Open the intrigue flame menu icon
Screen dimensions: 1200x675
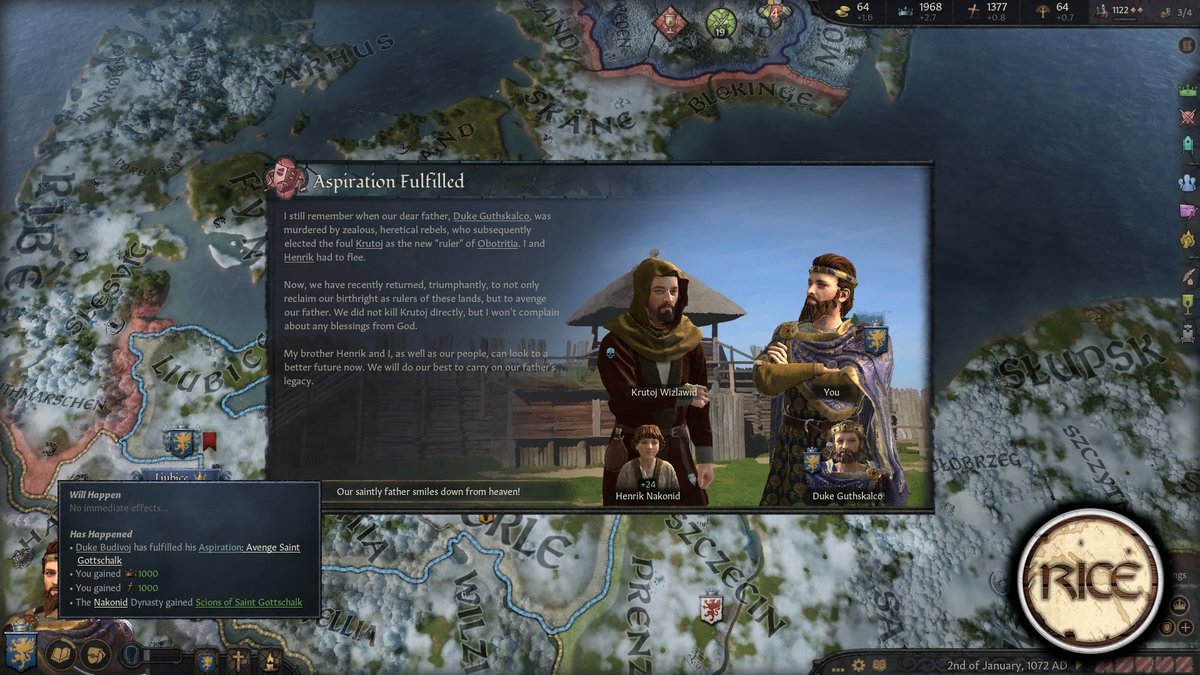1188,240
